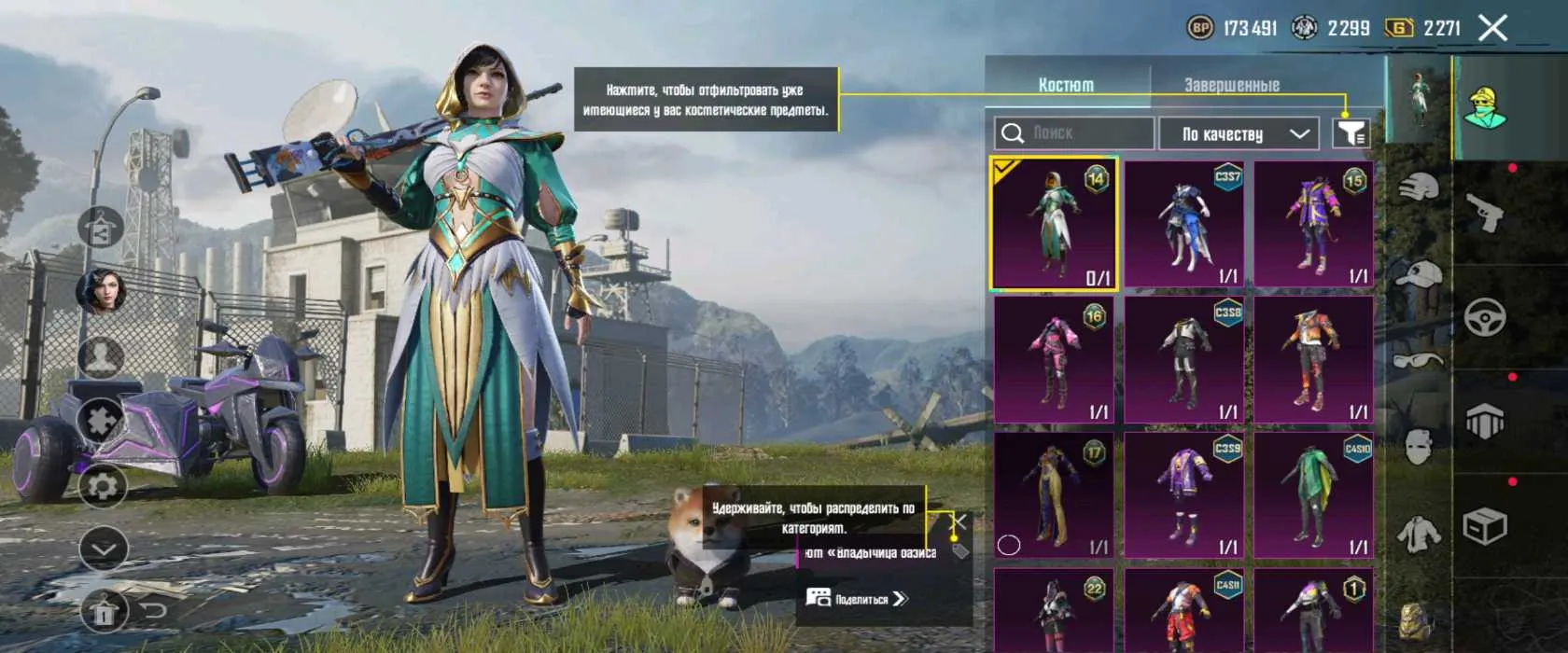Image resolution: width=1568 pixels, height=653 pixels.
Task: Close the inventory with the X button
Action: 1492,28
